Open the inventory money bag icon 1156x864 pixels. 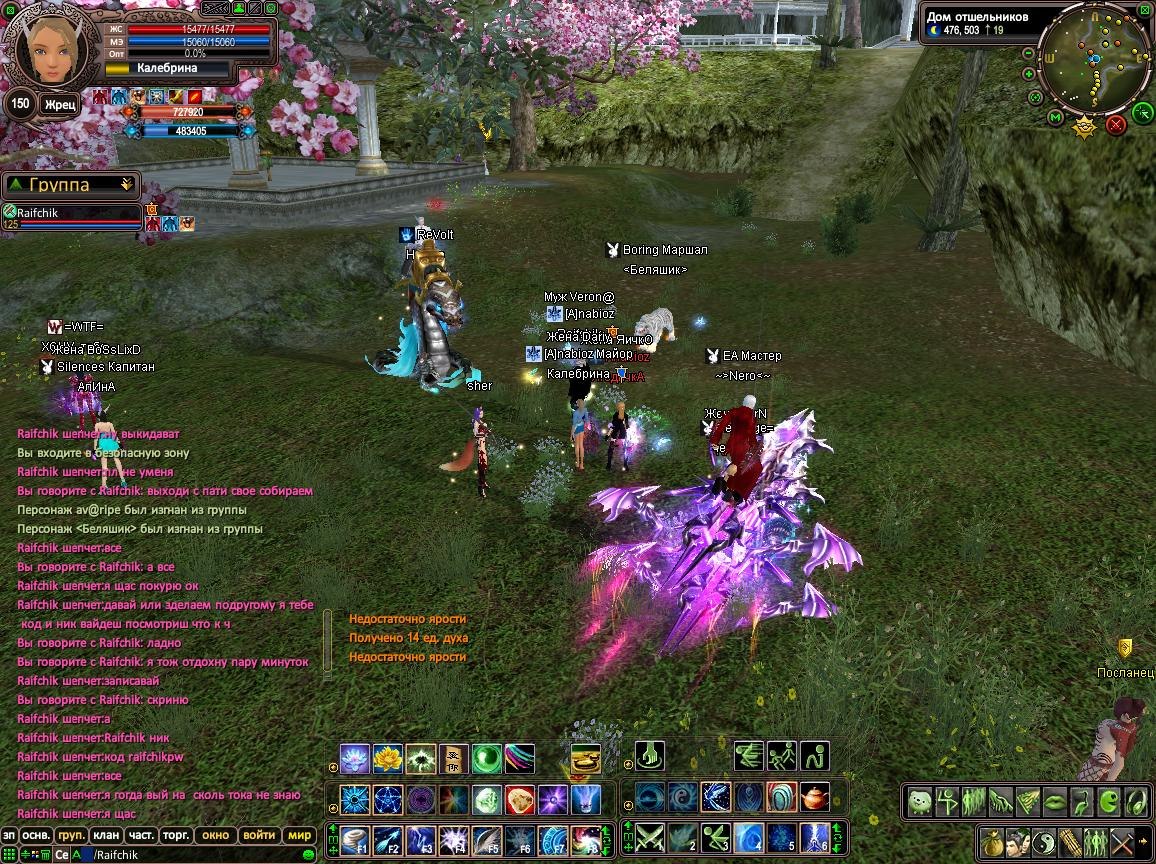tap(992, 842)
